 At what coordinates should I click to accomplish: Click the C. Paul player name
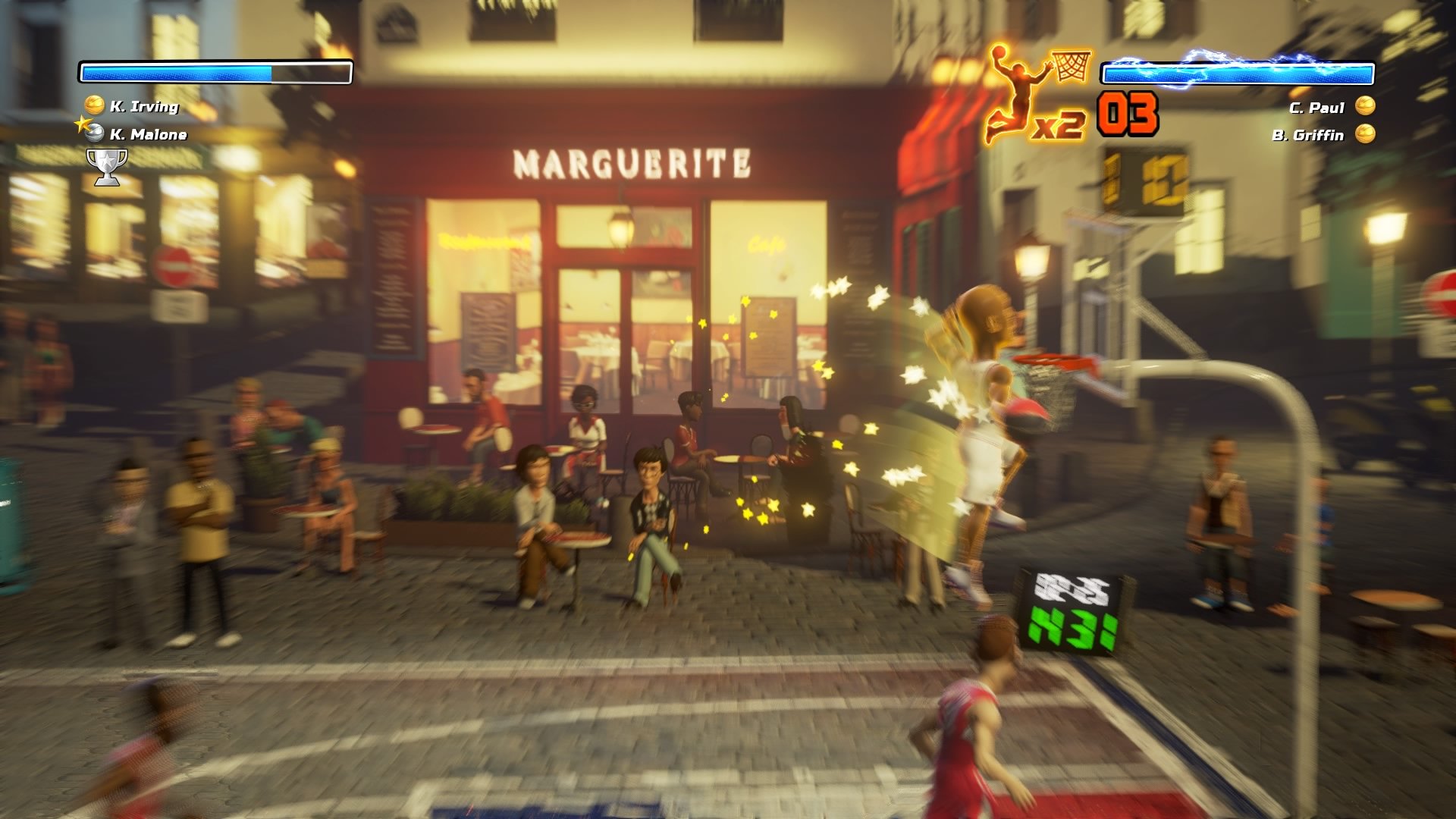[1317, 108]
